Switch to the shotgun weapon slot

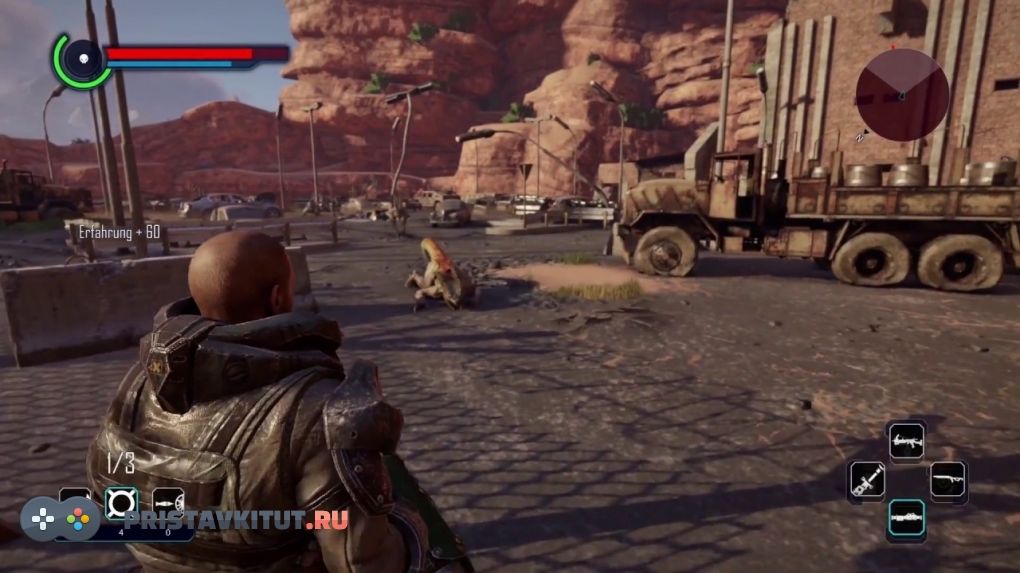pos(947,481)
